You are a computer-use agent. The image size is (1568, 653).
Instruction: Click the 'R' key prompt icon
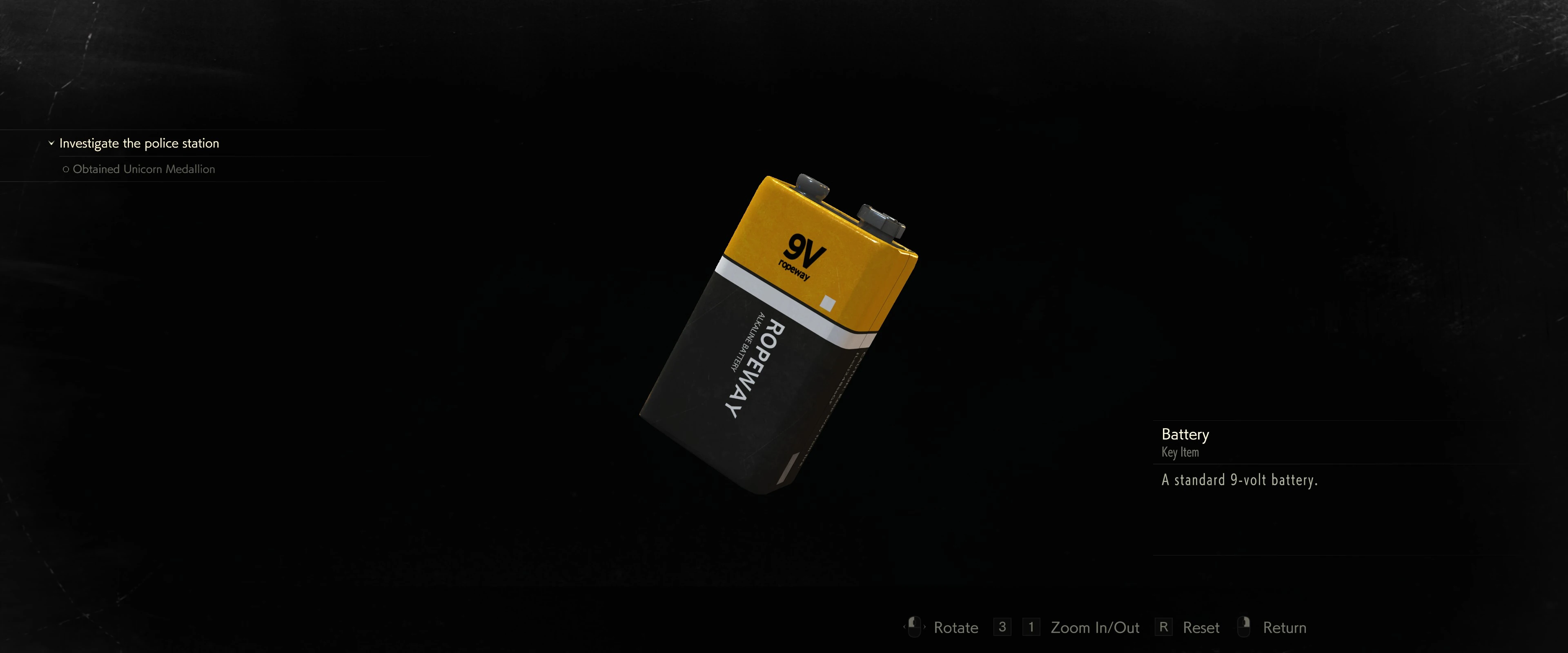pyautogui.click(x=1163, y=627)
